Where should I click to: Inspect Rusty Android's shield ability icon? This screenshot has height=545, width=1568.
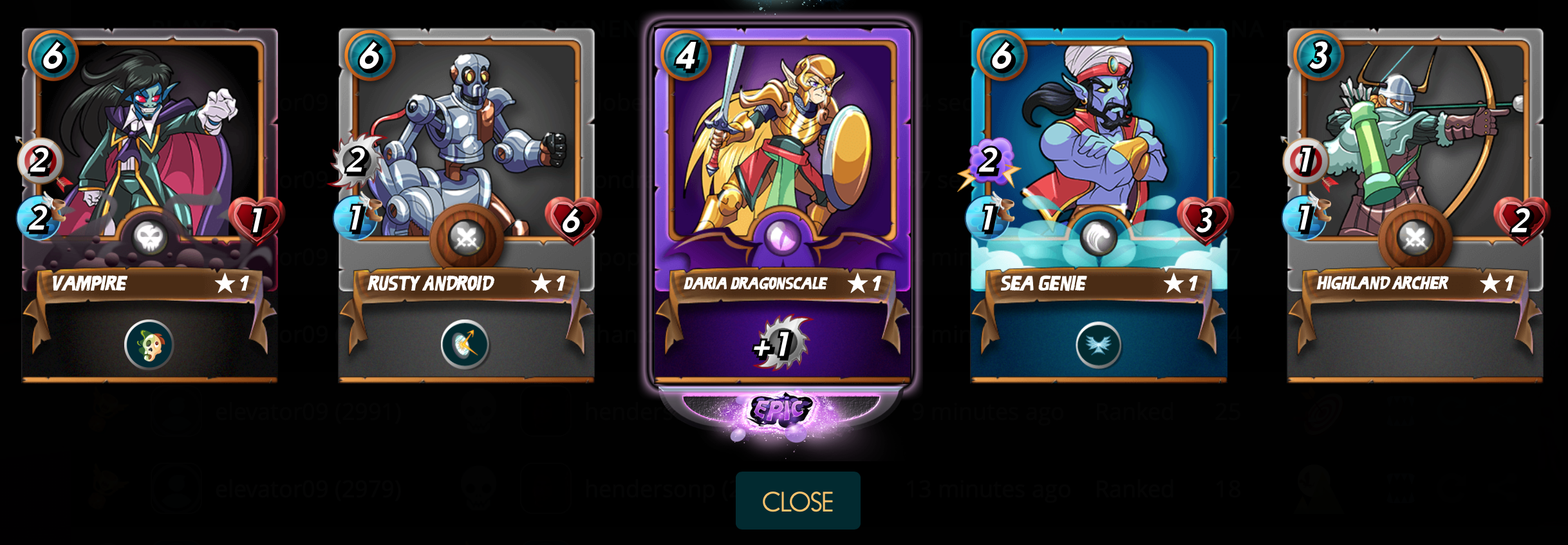(x=465, y=345)
